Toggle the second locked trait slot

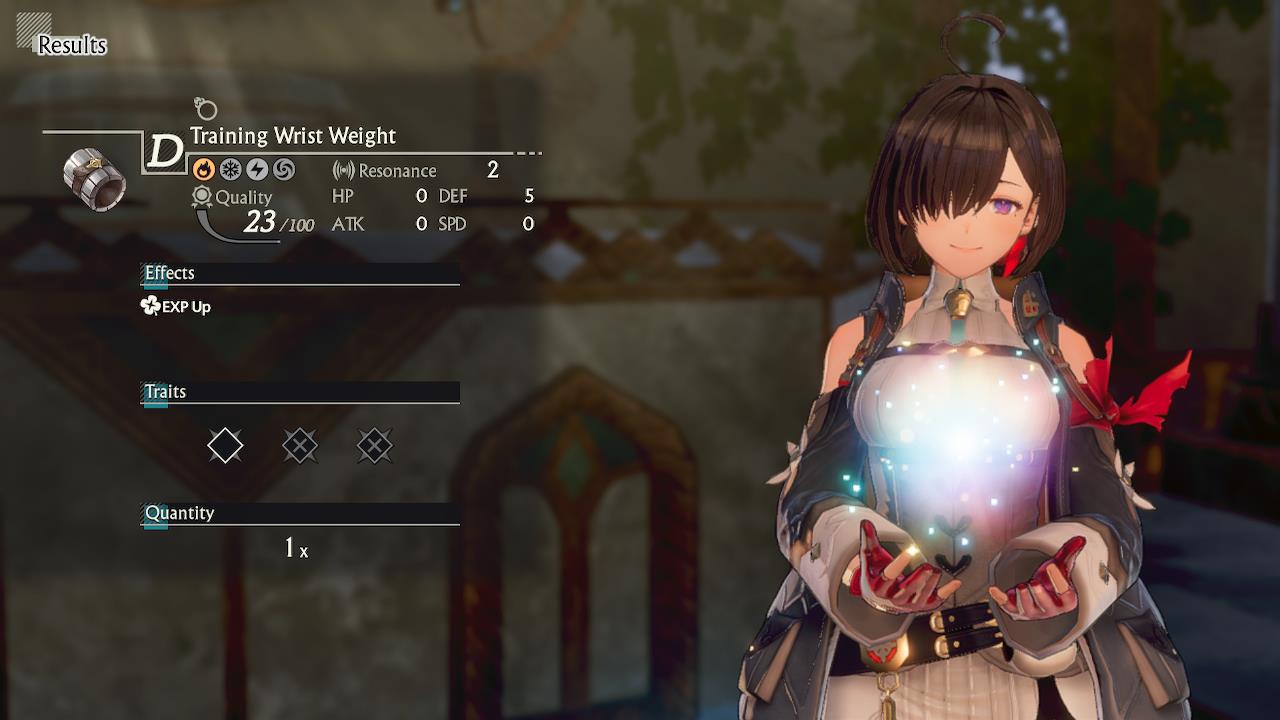300,445
